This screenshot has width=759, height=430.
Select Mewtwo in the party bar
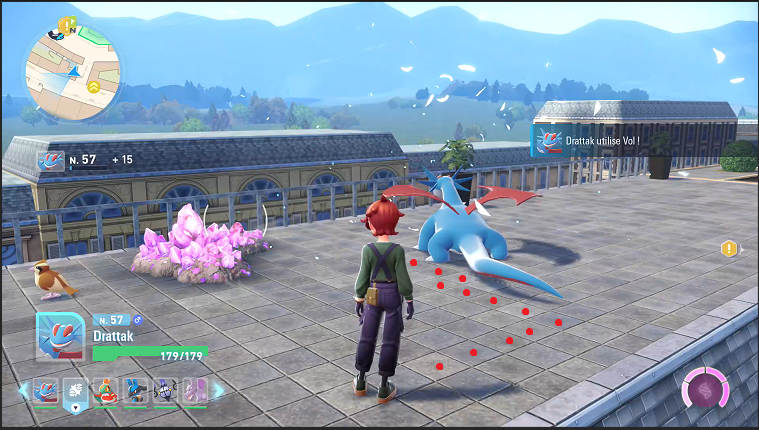coord(194,391)
